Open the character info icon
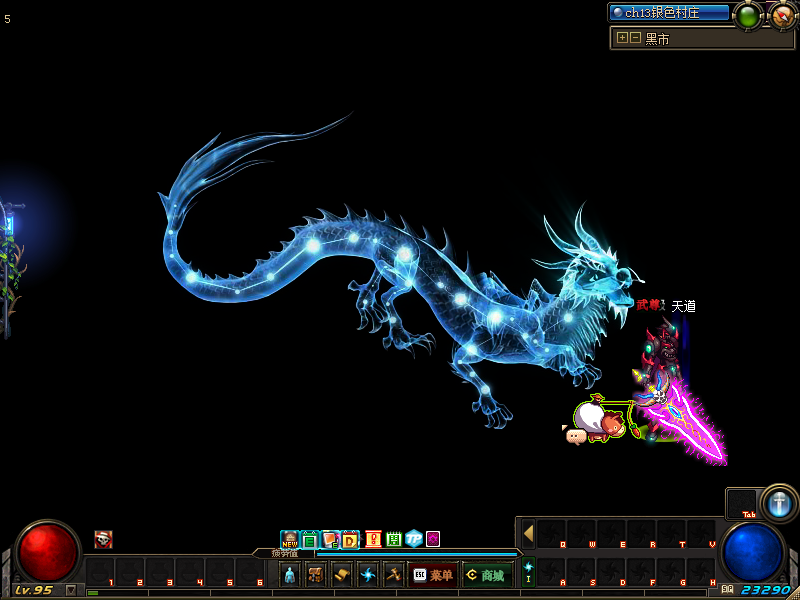Image resolution: width=800 pixels, height=600 pixels. (290, 575)
